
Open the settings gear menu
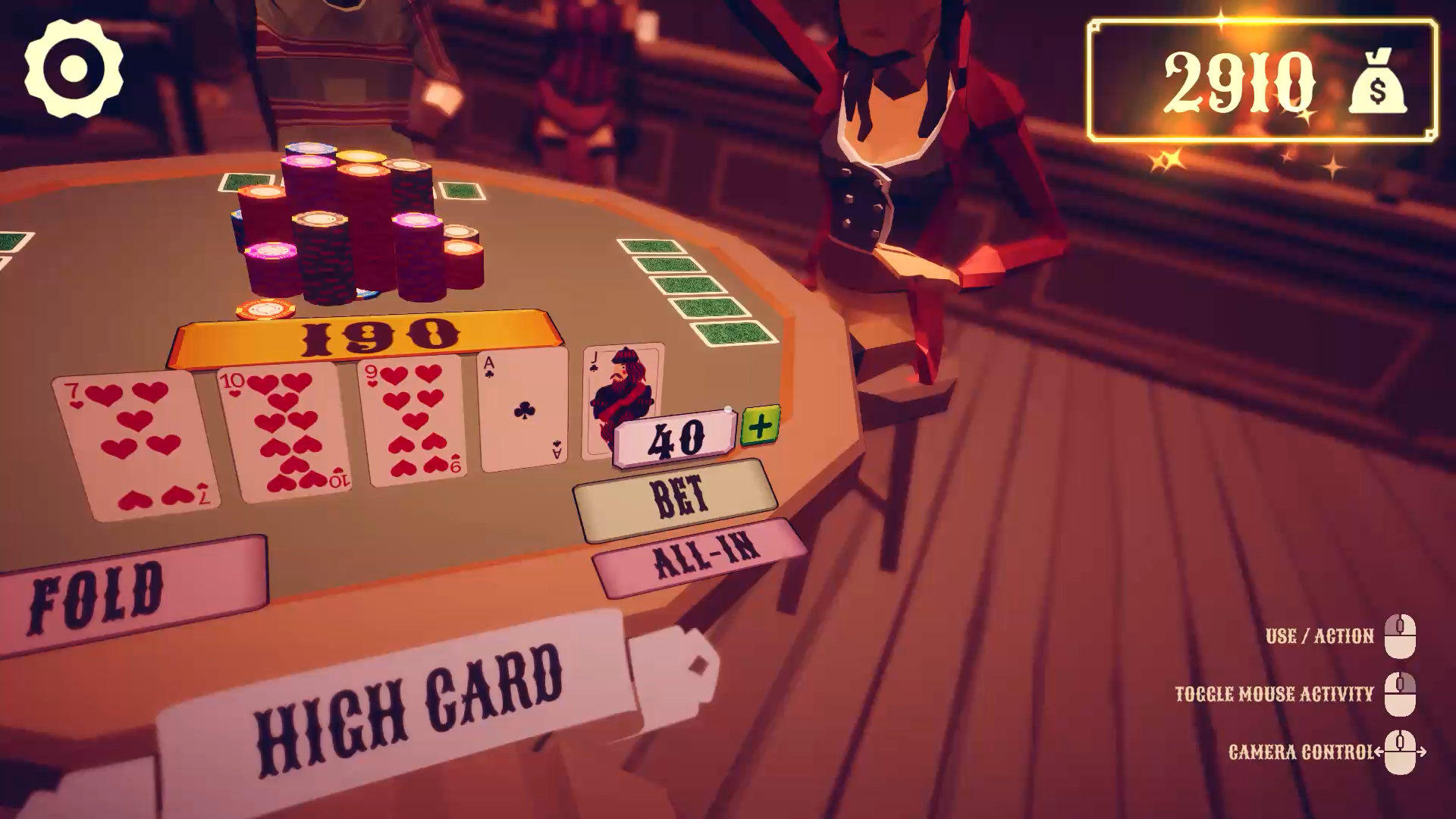pyautogui.click(x=74, y=68)
